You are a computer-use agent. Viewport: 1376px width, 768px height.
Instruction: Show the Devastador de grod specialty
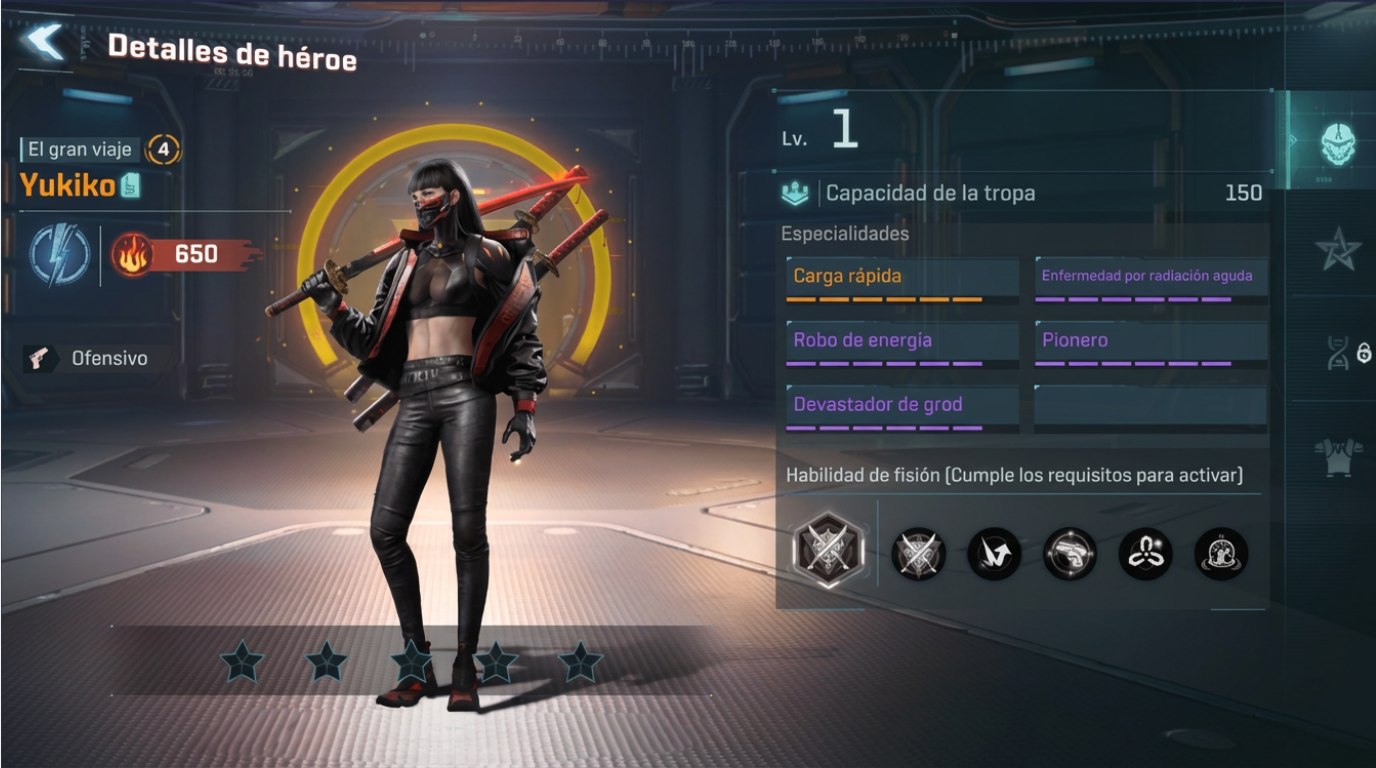(902, 405)
